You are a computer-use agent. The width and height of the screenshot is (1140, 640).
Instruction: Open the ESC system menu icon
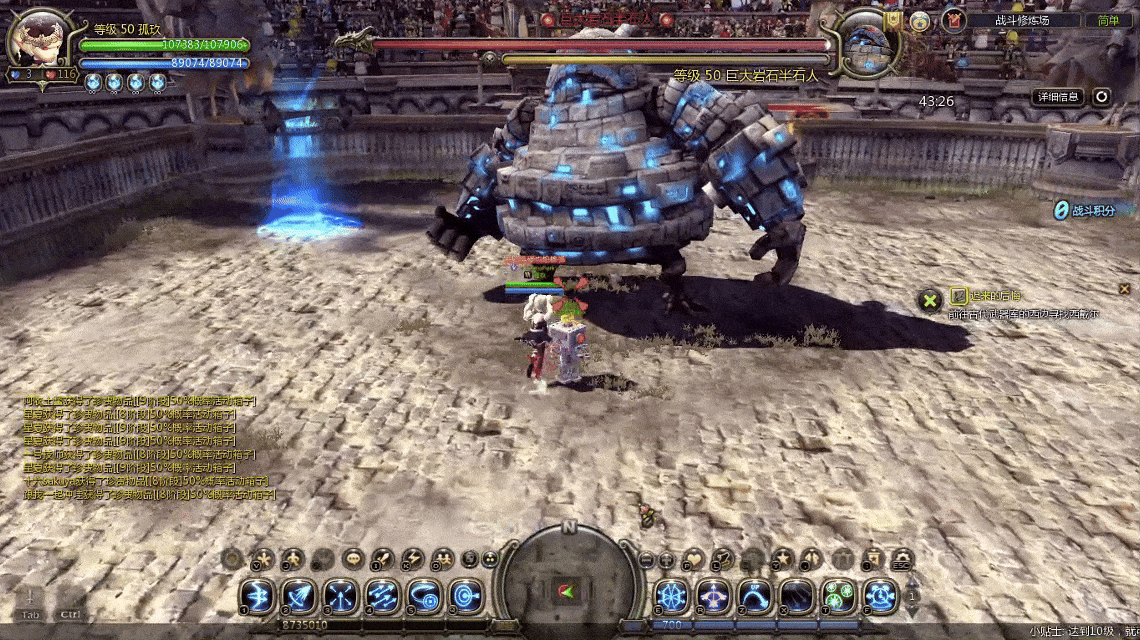(x=901, y=559)
